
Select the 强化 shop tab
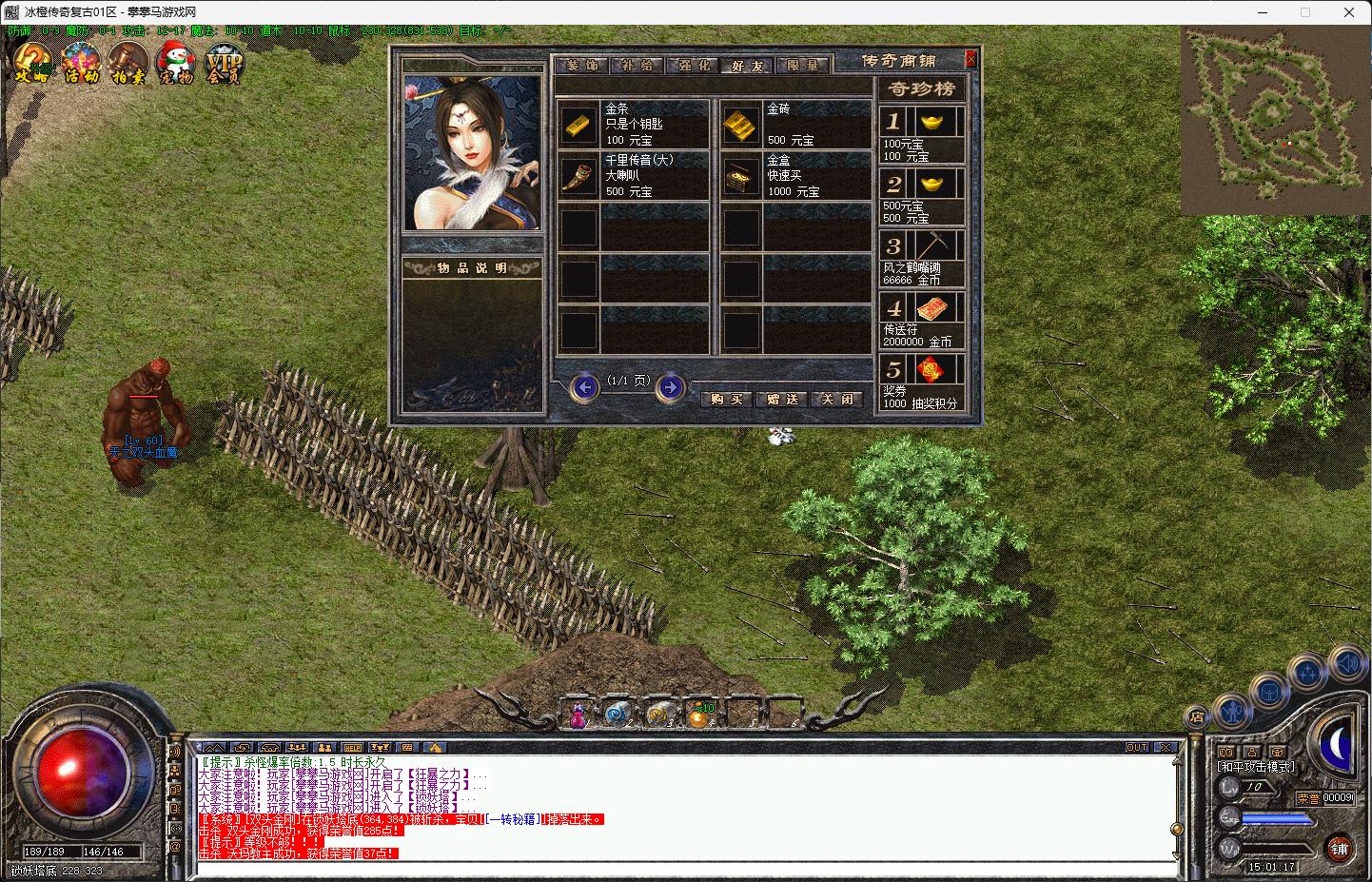point(692,66)
